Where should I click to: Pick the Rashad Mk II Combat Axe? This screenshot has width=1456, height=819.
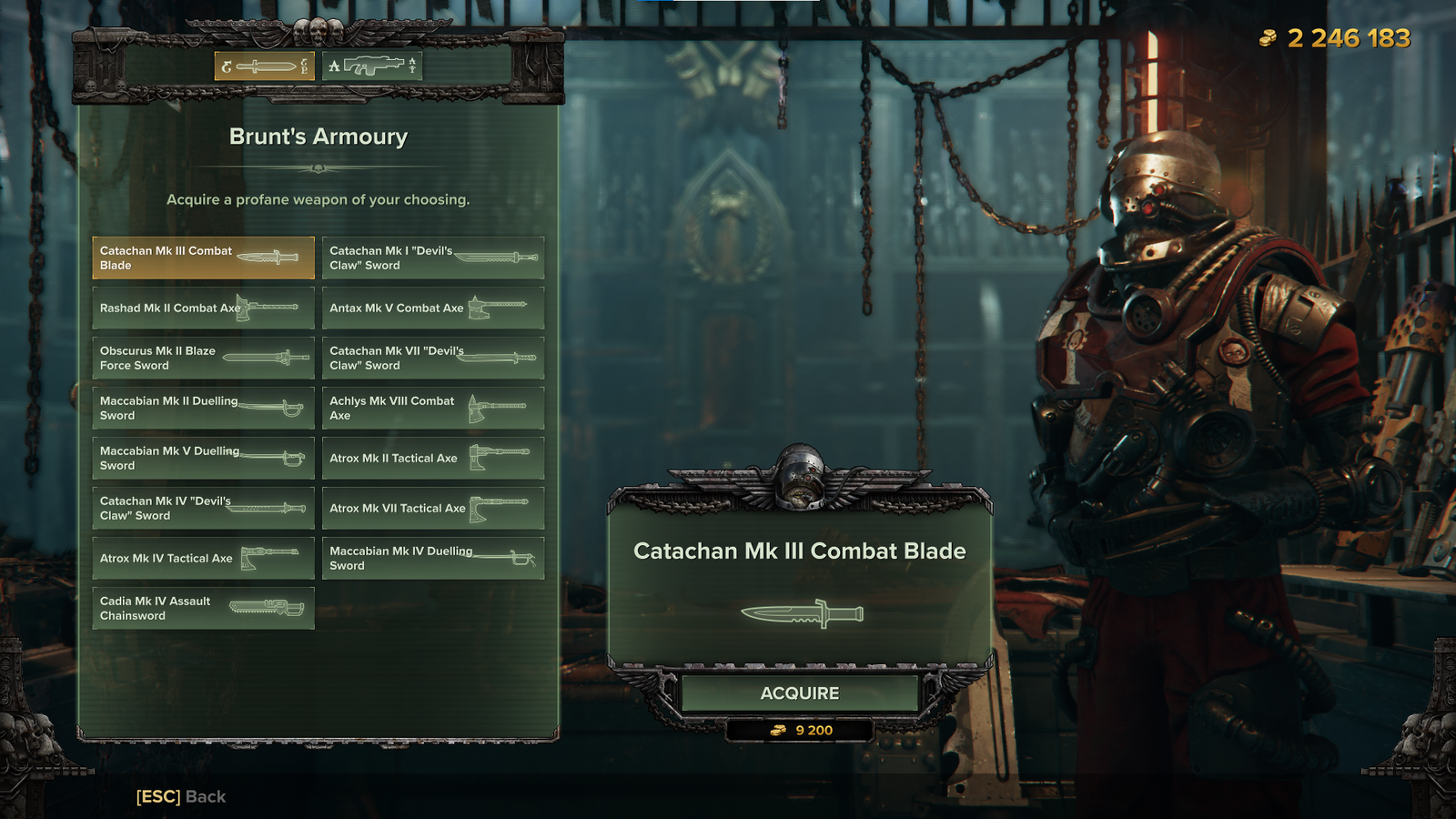[203, 308]
